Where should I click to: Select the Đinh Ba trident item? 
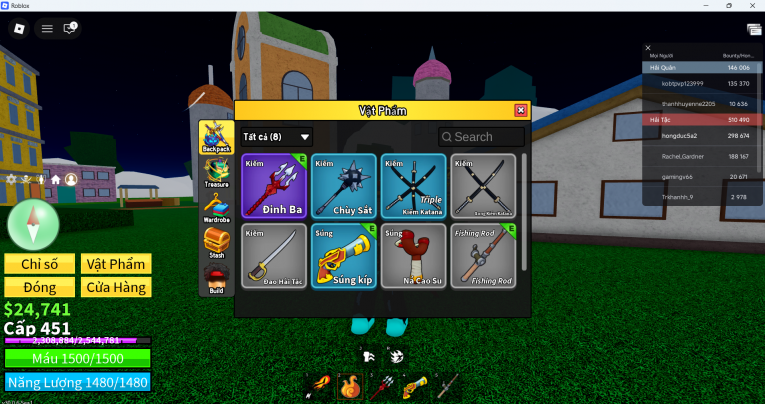point(274,186)
